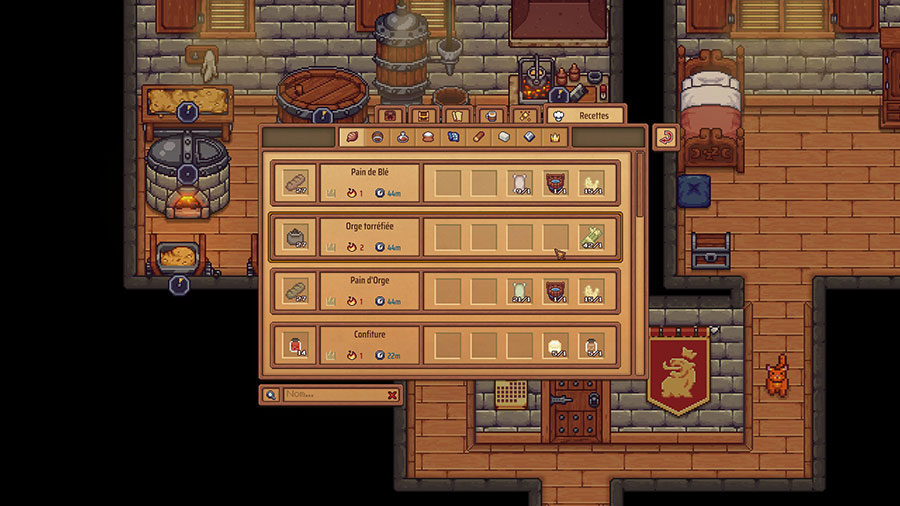Screen dimensions: 900x506
Task: Select the barley ingredient in Orge torréfiée
Action: click(x=592, y=237)
